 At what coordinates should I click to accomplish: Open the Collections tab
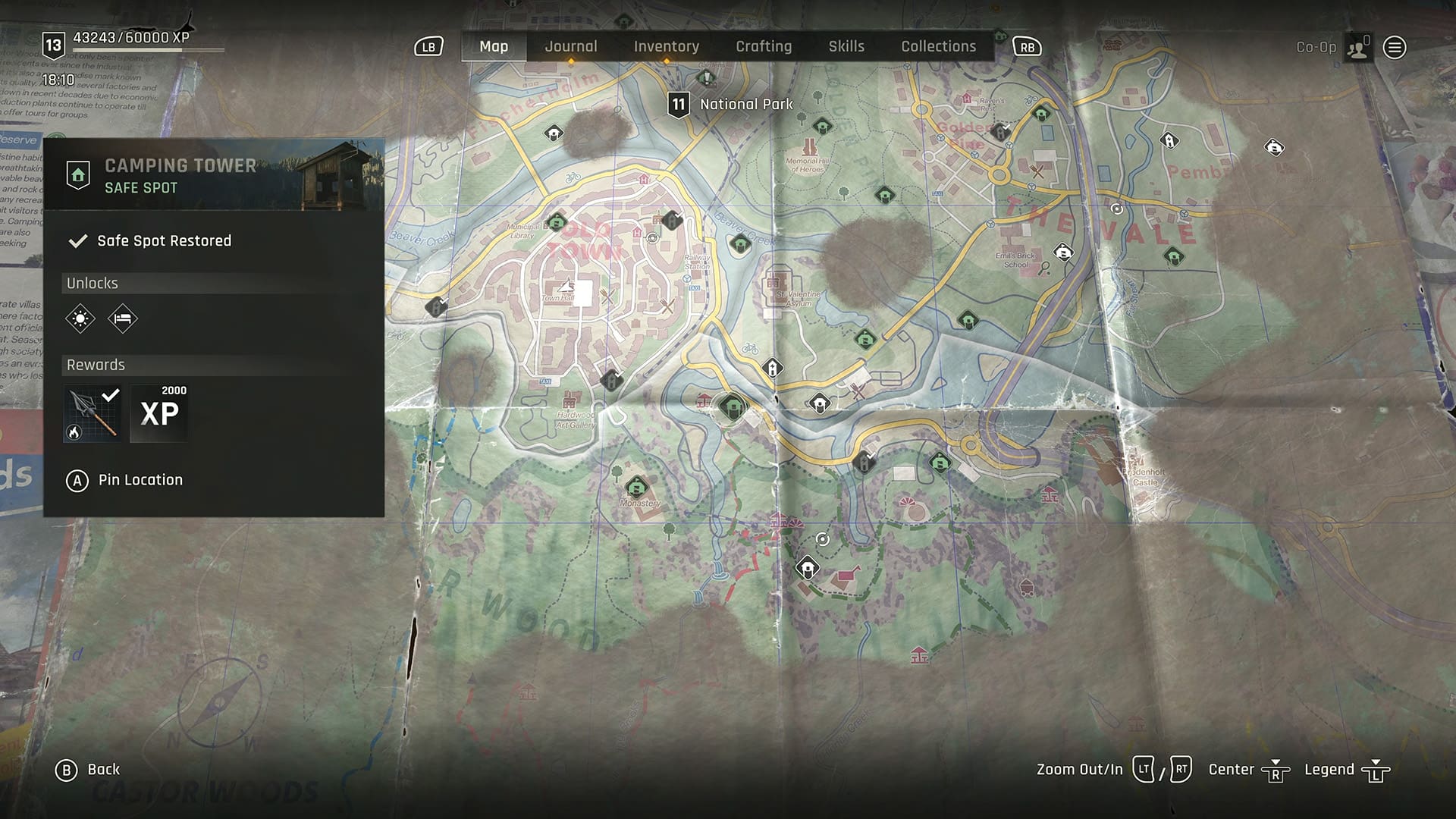[938, 46]
